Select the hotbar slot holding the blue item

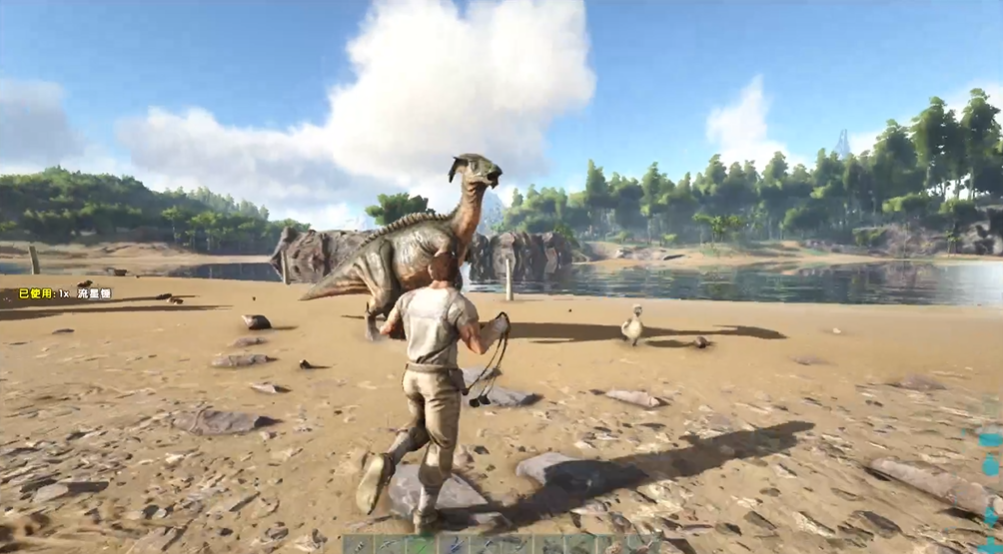point(455,546)
